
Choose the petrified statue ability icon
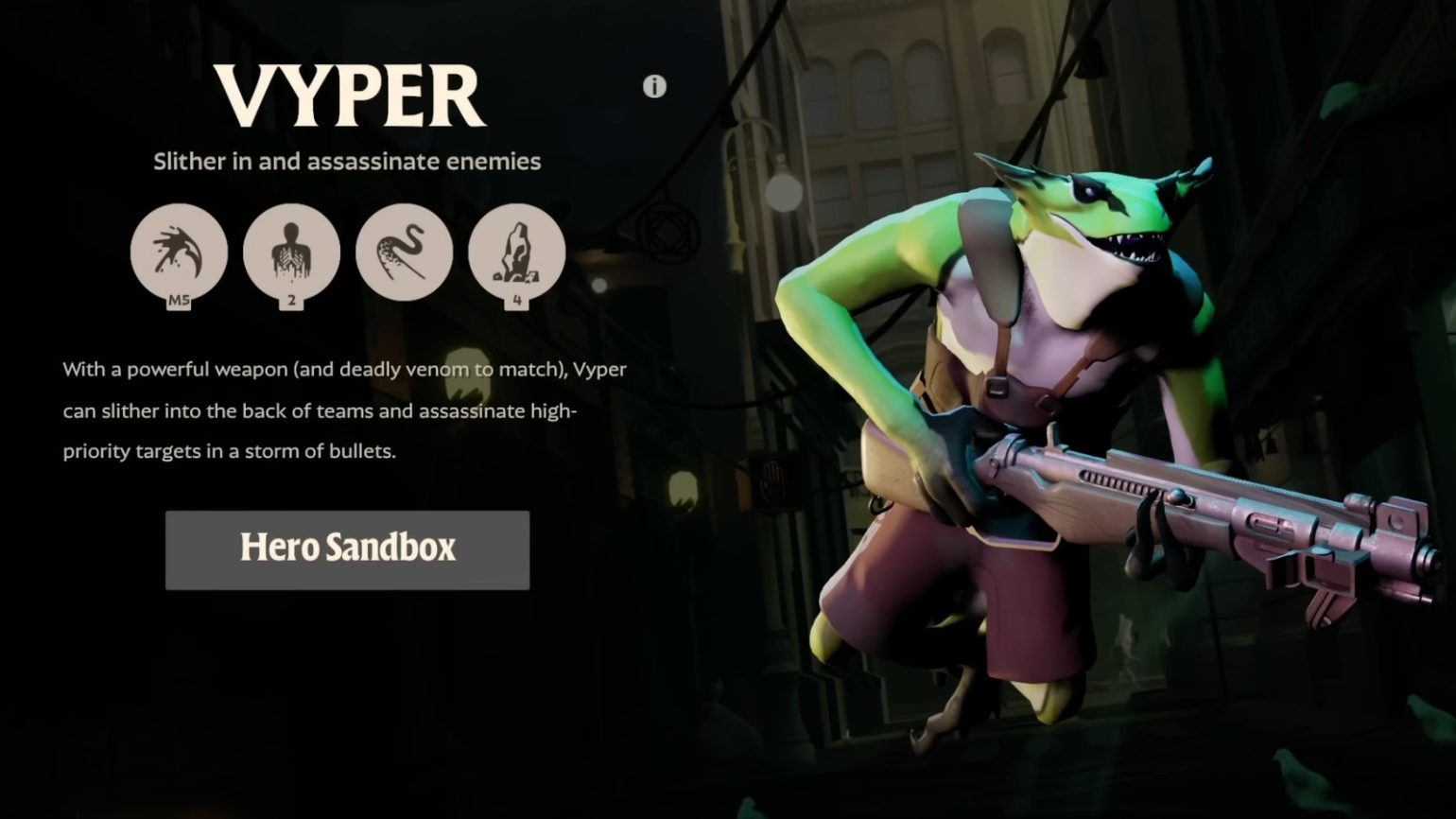click(x=516, y=253)
